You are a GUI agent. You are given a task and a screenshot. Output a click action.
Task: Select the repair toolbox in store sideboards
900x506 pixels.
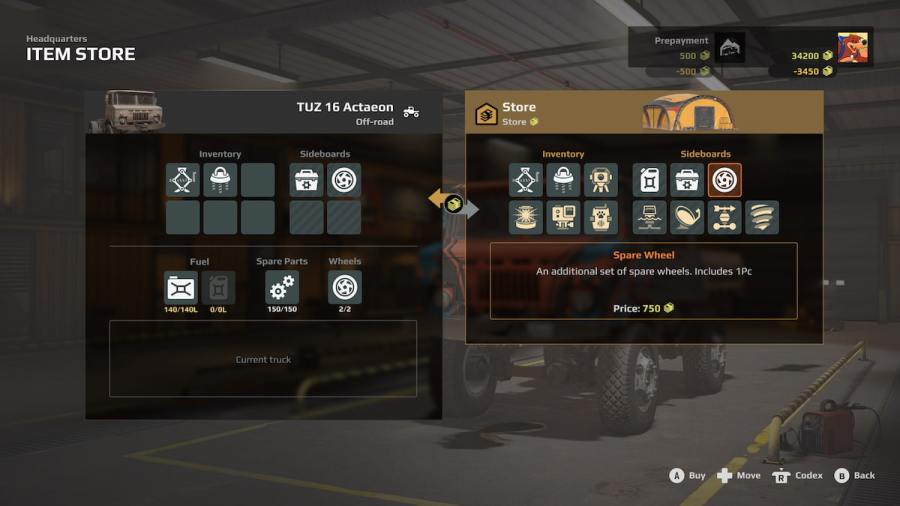point(687,180)
